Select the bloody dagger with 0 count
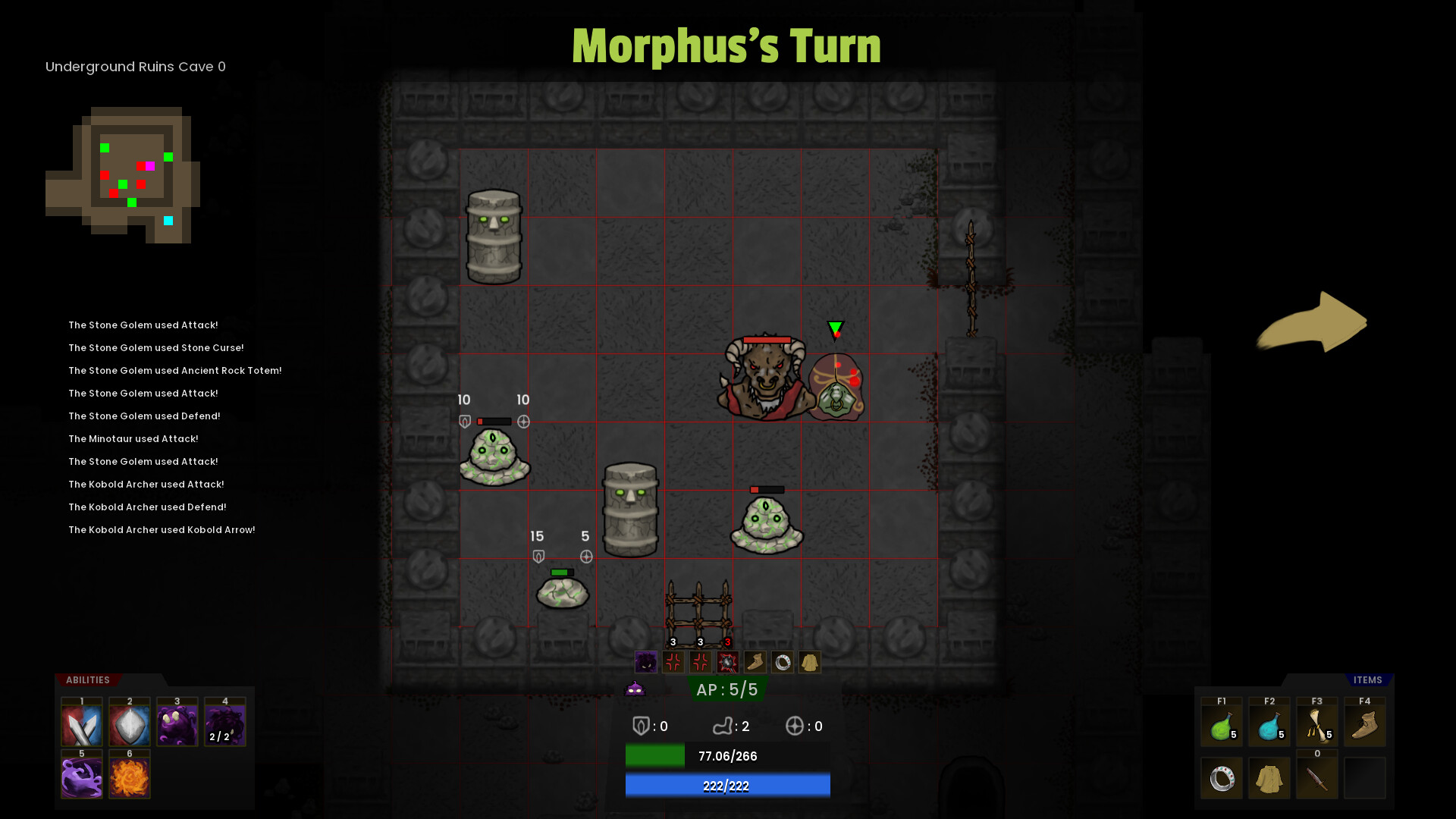Viewport: 1456px width, 819px height. click(x=1317, y=777)
